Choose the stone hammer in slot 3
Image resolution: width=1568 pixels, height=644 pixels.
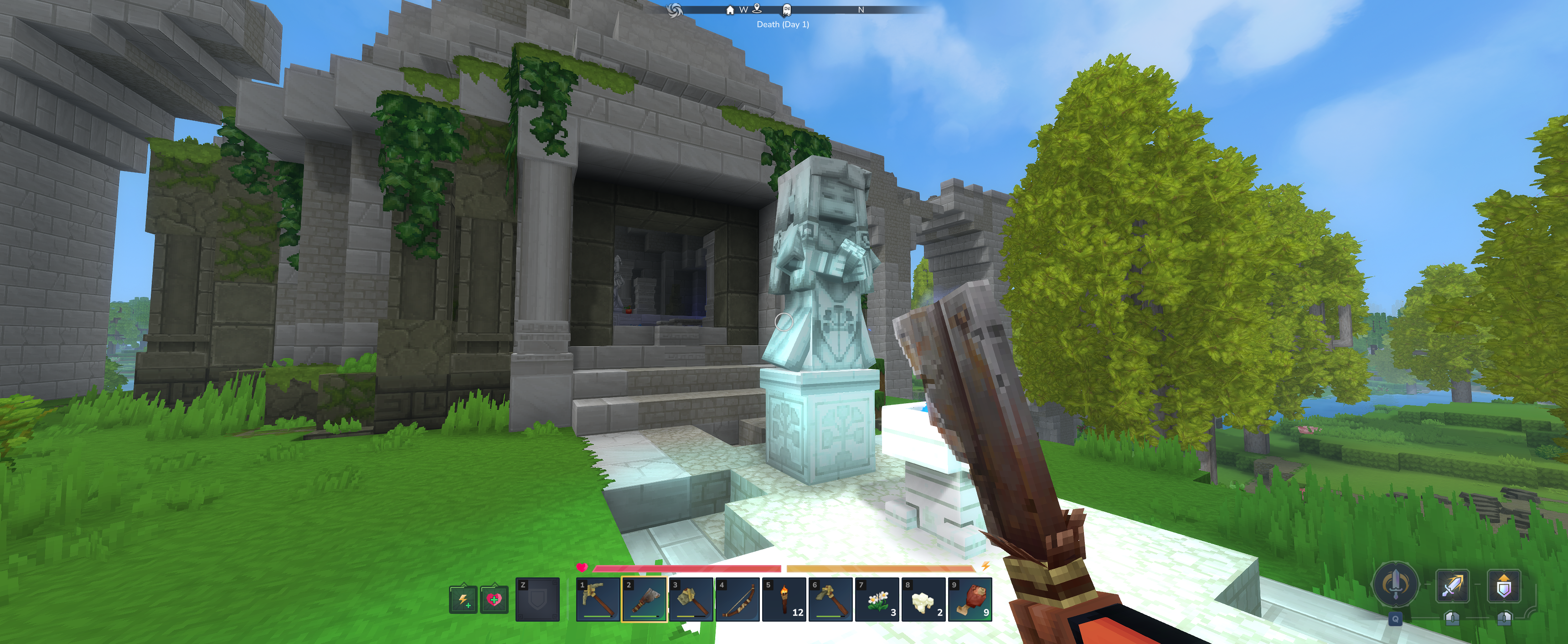(x=691, y=599)
